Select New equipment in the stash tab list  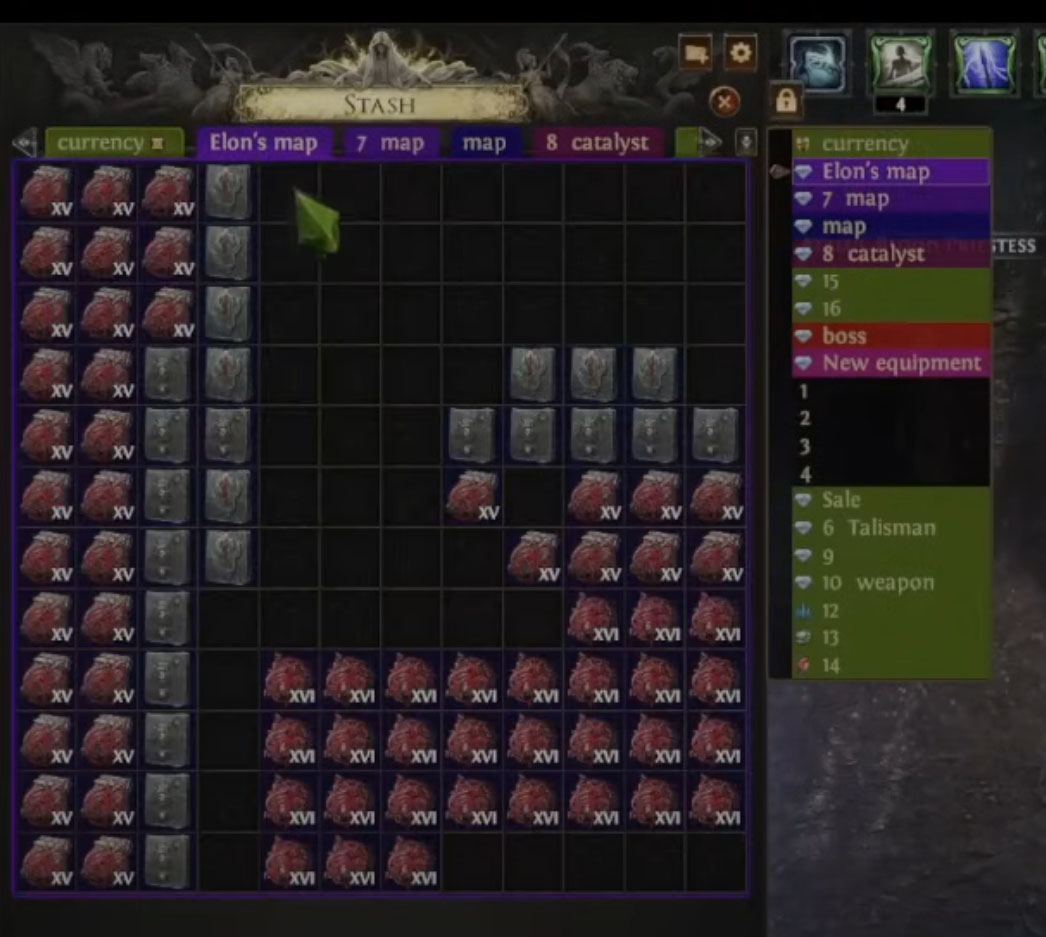click(892, 363)
